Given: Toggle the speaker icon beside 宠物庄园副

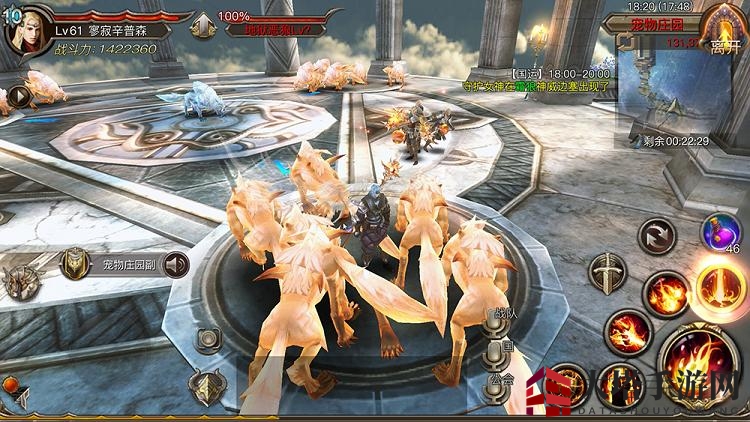Looking at the screenshot, I should click(x=176, y=265).
